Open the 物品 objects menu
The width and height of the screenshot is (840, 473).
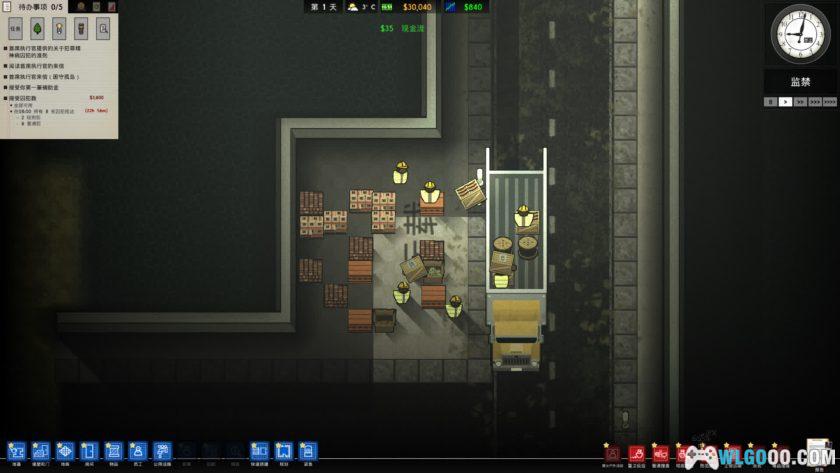tap(113, 452)
